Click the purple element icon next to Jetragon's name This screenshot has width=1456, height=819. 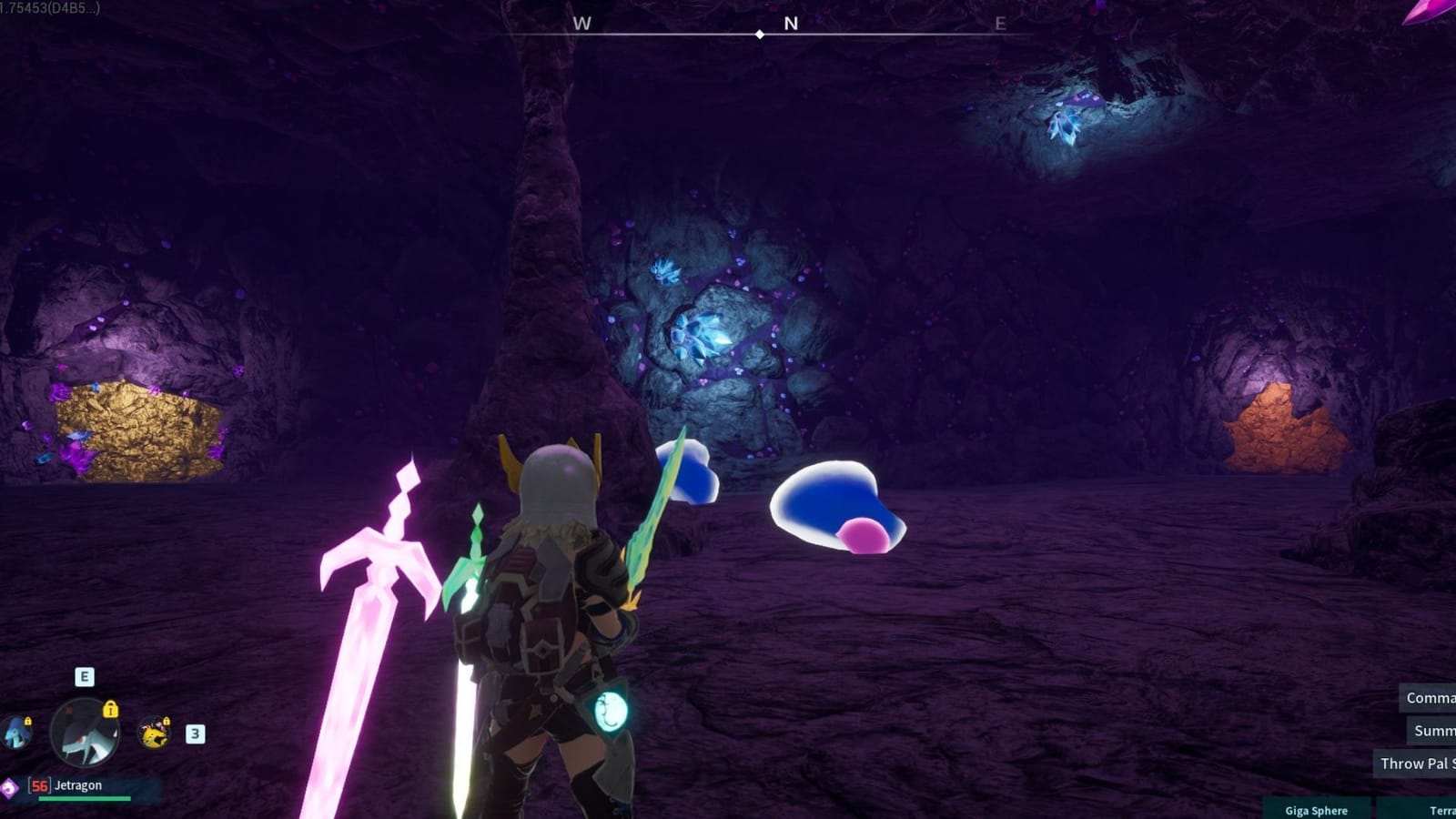8,786
